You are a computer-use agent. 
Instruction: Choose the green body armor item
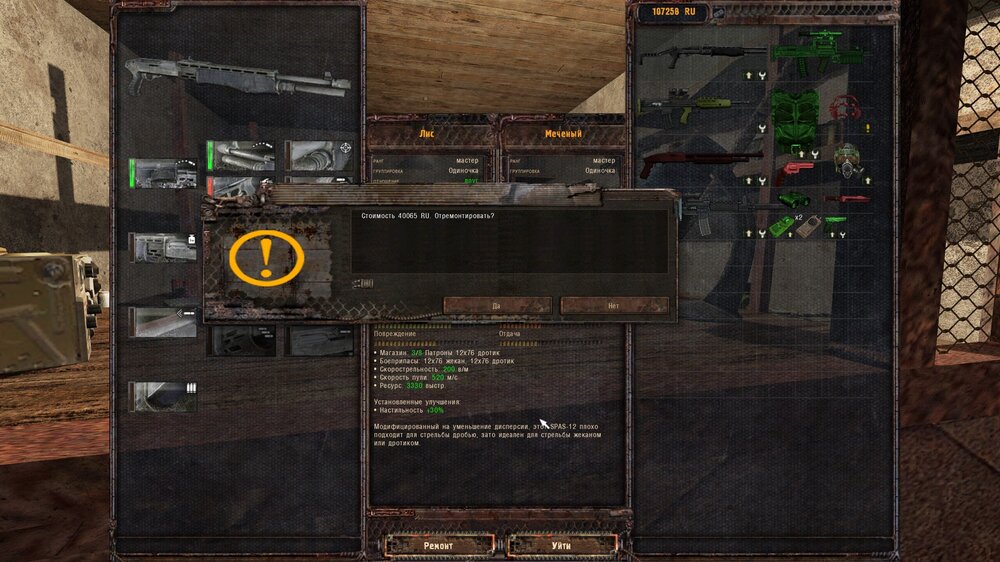click(x=795, y=117)
